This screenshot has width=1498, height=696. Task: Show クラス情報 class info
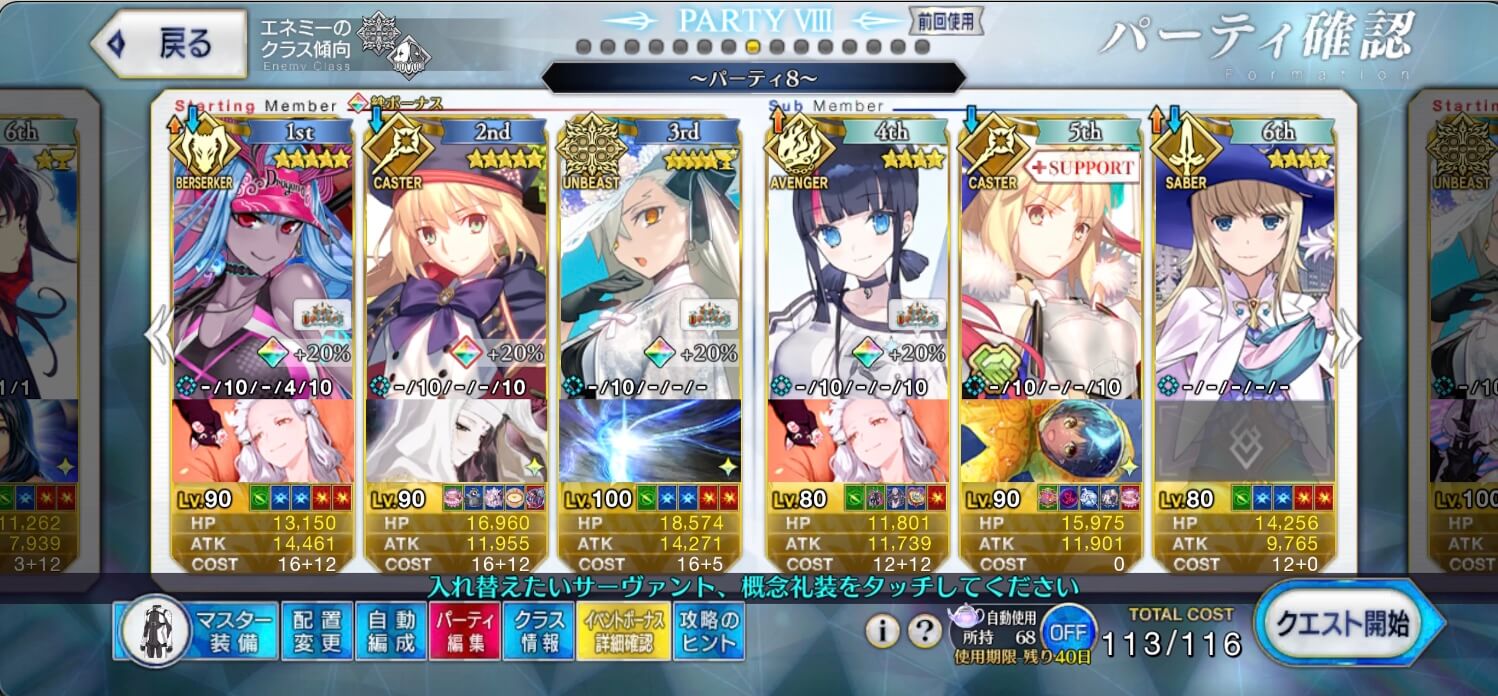point(539,631)
